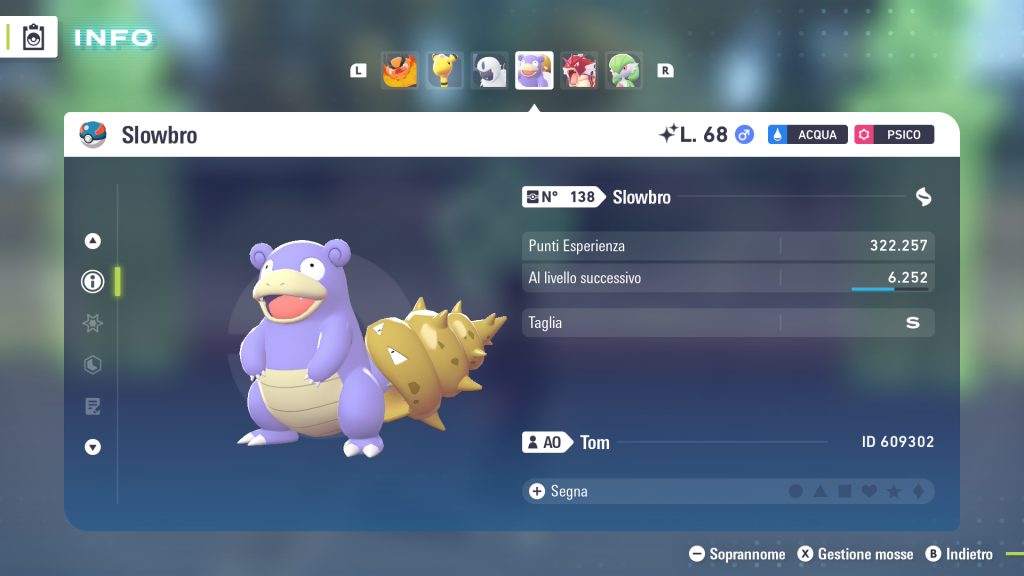Open the memo notes side tab
Viewport: 1024px width, 576px height.
[x=93, y=406]
